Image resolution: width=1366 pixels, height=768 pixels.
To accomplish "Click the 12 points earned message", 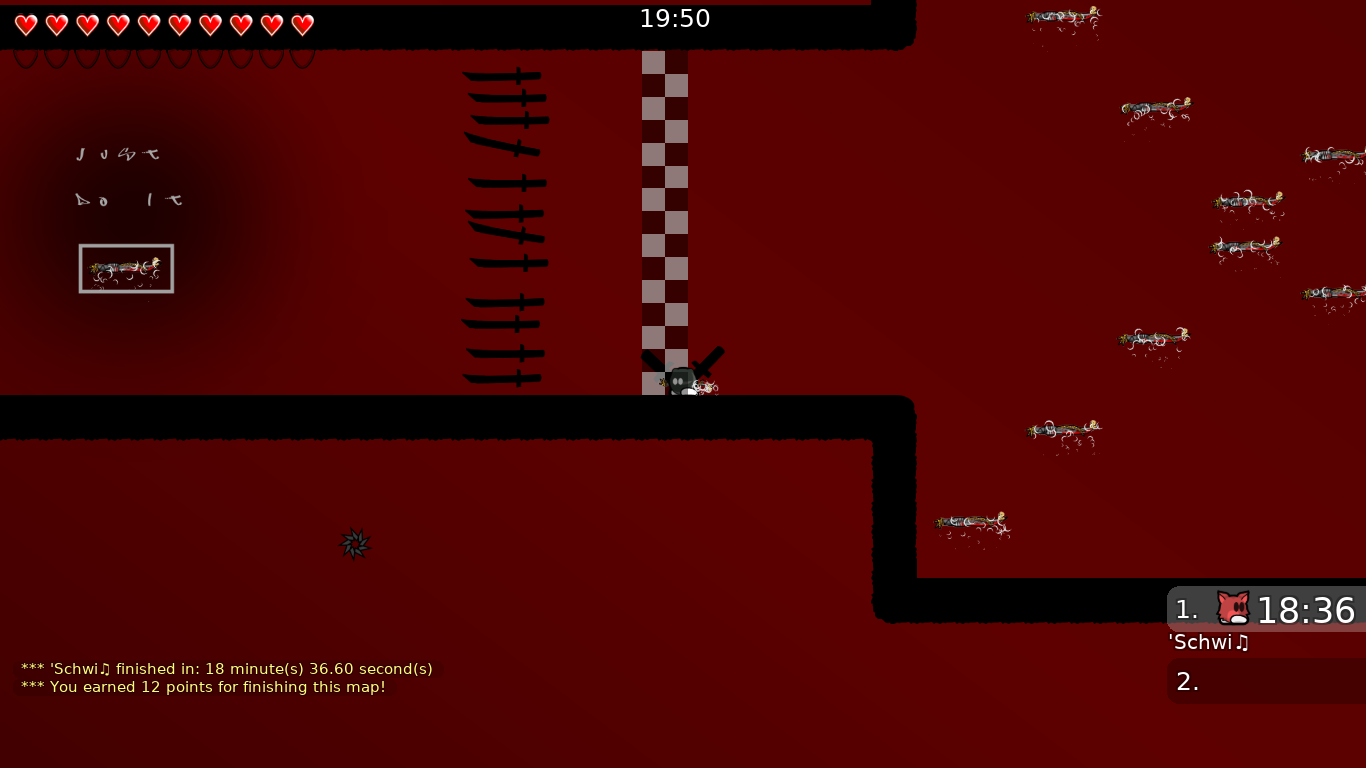I will coord(202,687).
